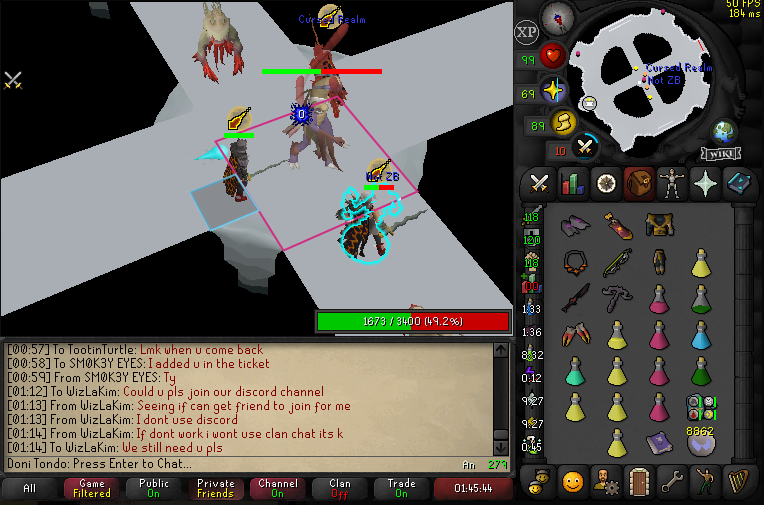Open the Combat Options tab

pos(539,183)
